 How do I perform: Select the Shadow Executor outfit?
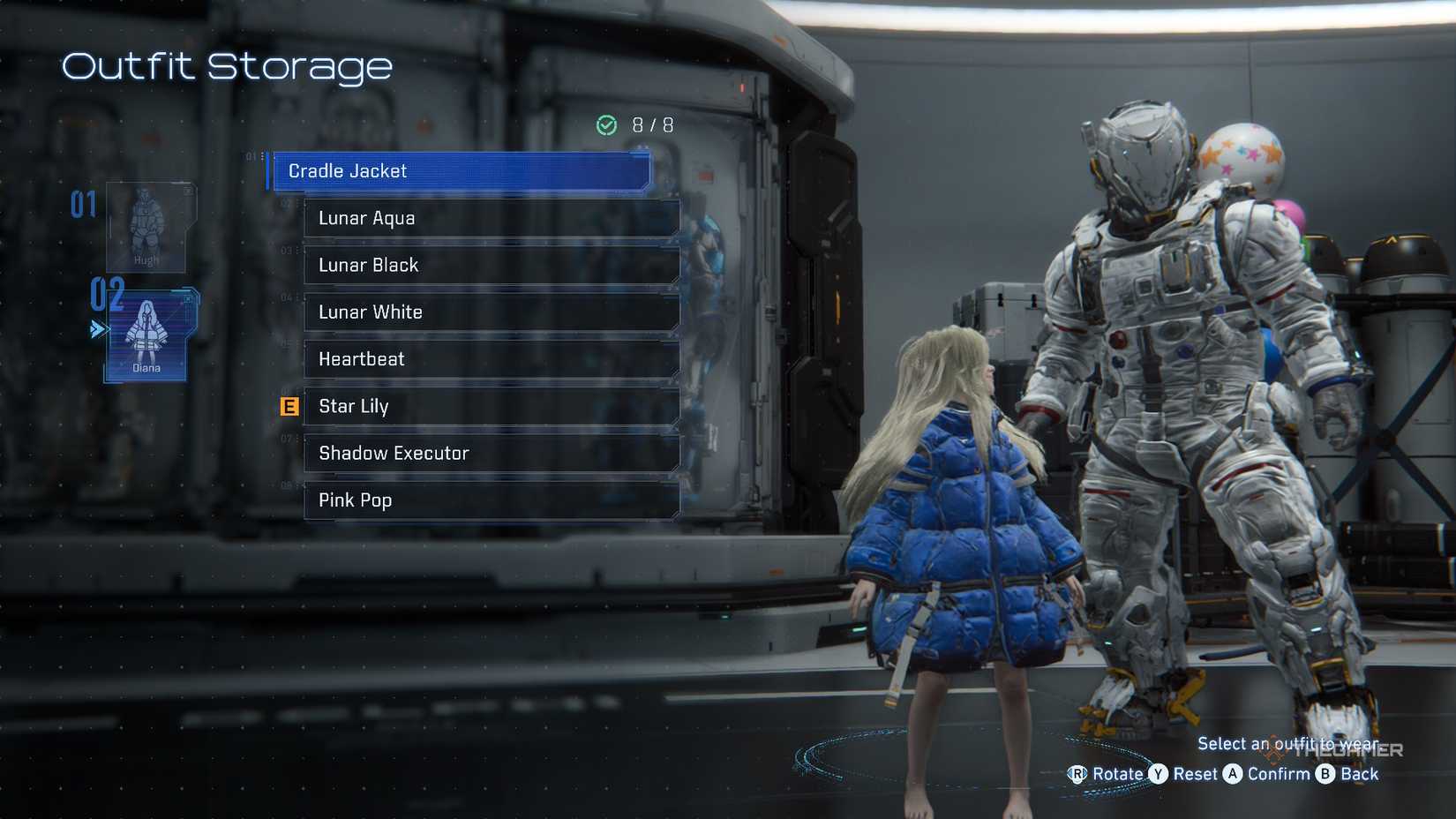point(492,453)
